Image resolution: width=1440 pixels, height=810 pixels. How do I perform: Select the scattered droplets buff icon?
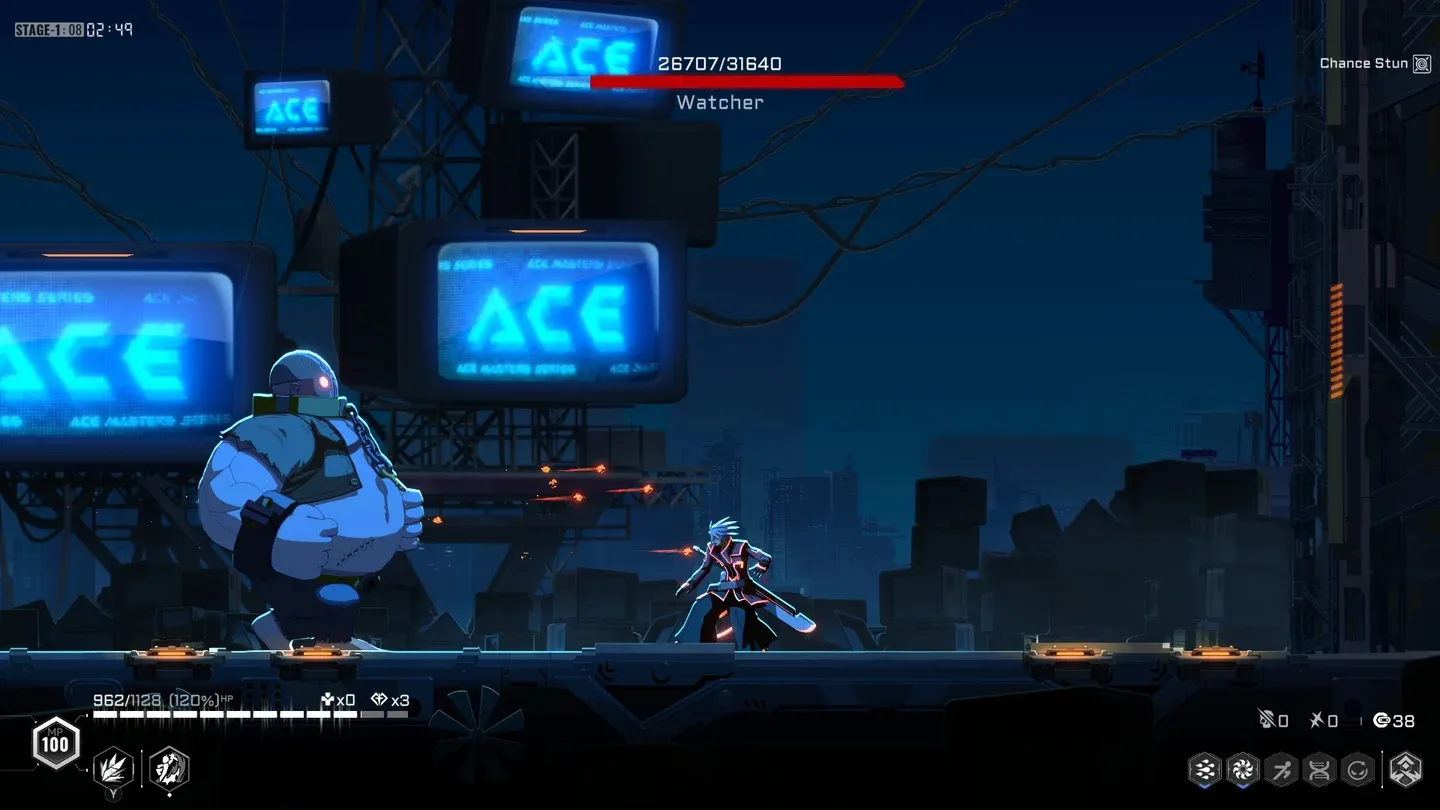click(1204, 769)
